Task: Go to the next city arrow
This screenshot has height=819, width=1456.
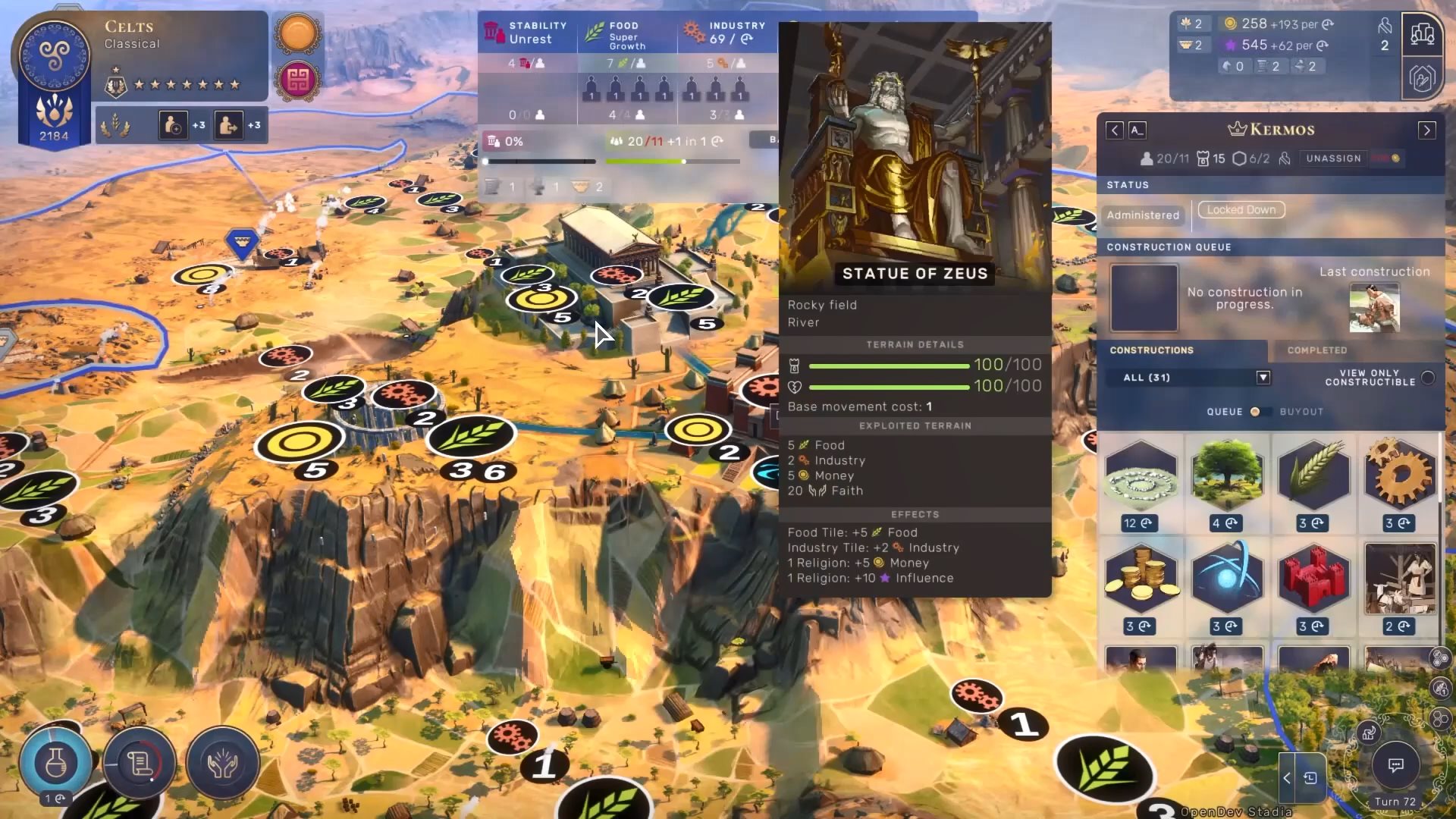Action: click(x=1426, y=130)
